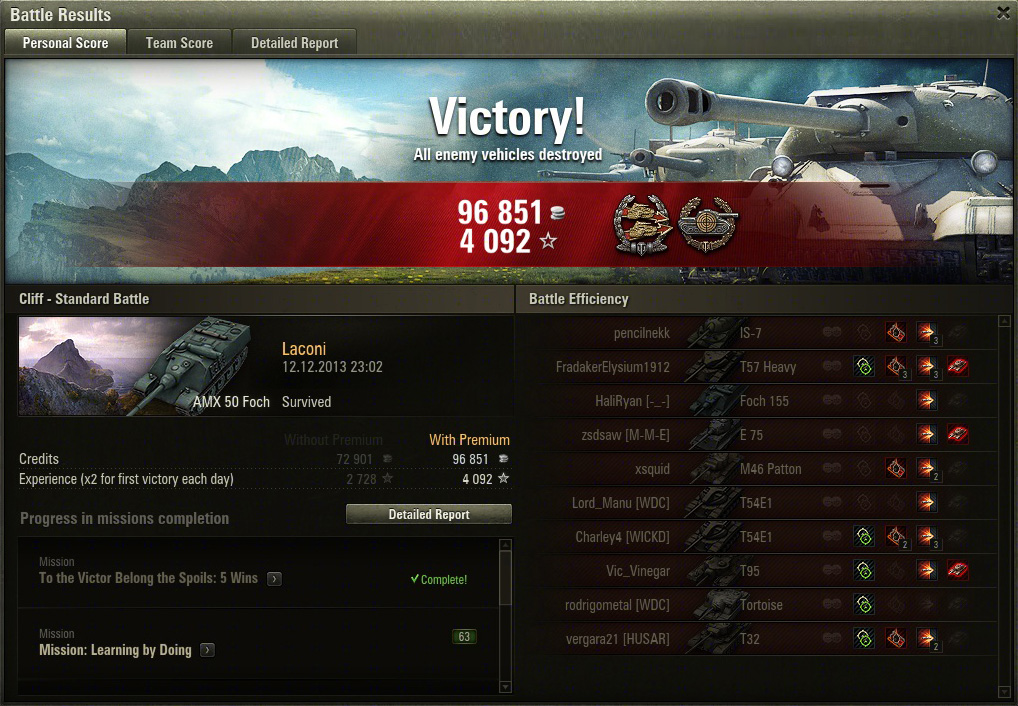Click the AMX 50 Foch vehicle thumbnail

(x=145, y=365)
